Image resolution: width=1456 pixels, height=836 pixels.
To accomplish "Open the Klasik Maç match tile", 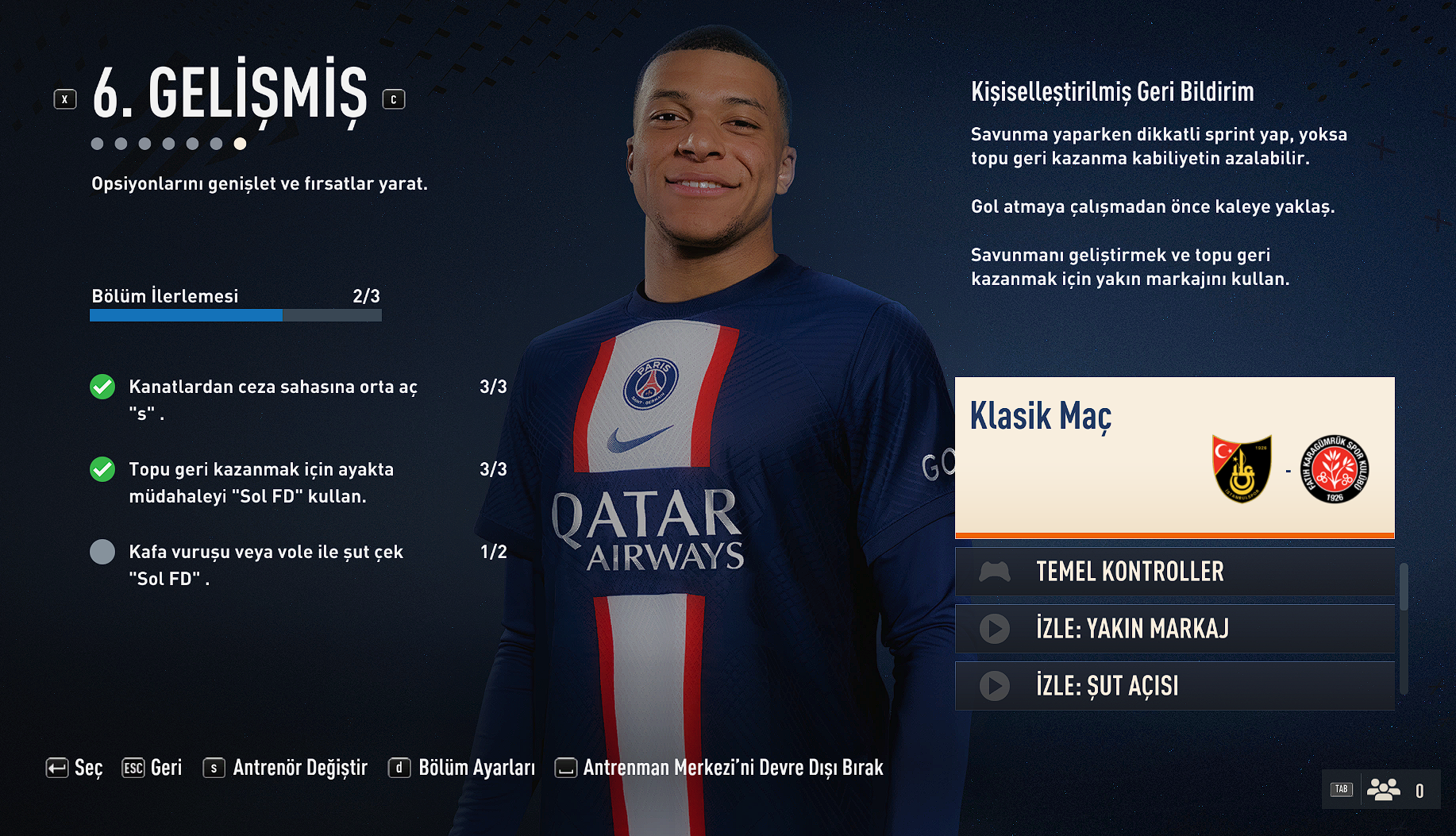I will (x=1174, y=457).
